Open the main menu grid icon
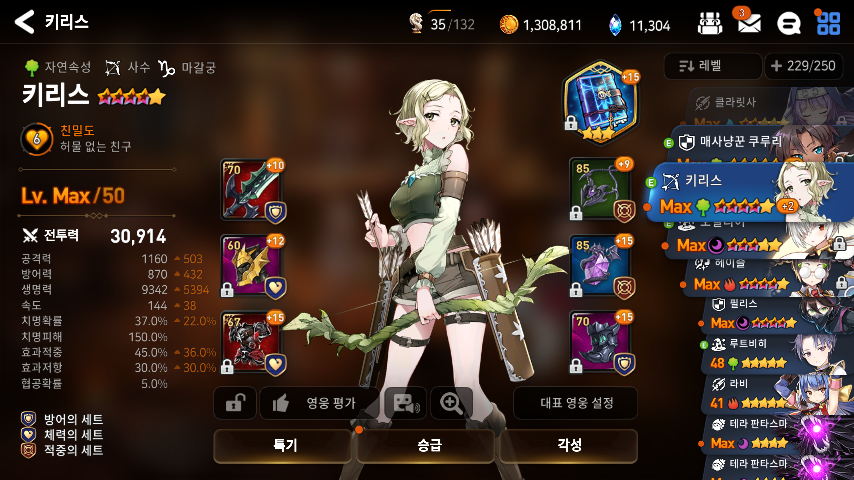Screen dimensions: 854x480 [x=828, y=22]
